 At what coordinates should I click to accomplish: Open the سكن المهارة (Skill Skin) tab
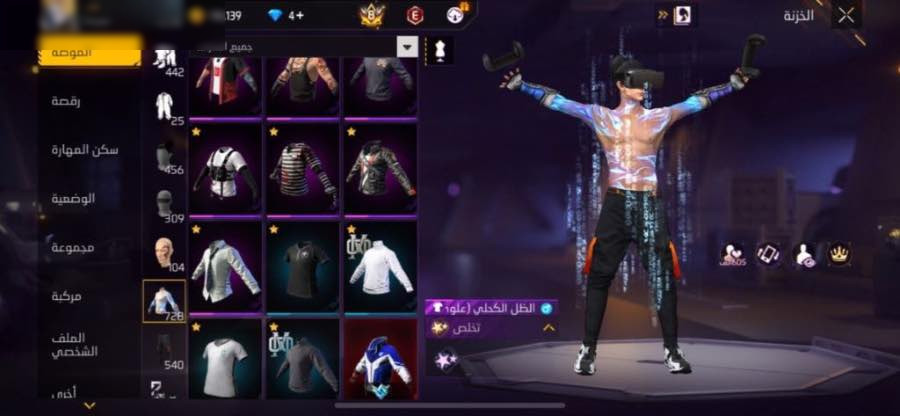click(x=85, y=149)
